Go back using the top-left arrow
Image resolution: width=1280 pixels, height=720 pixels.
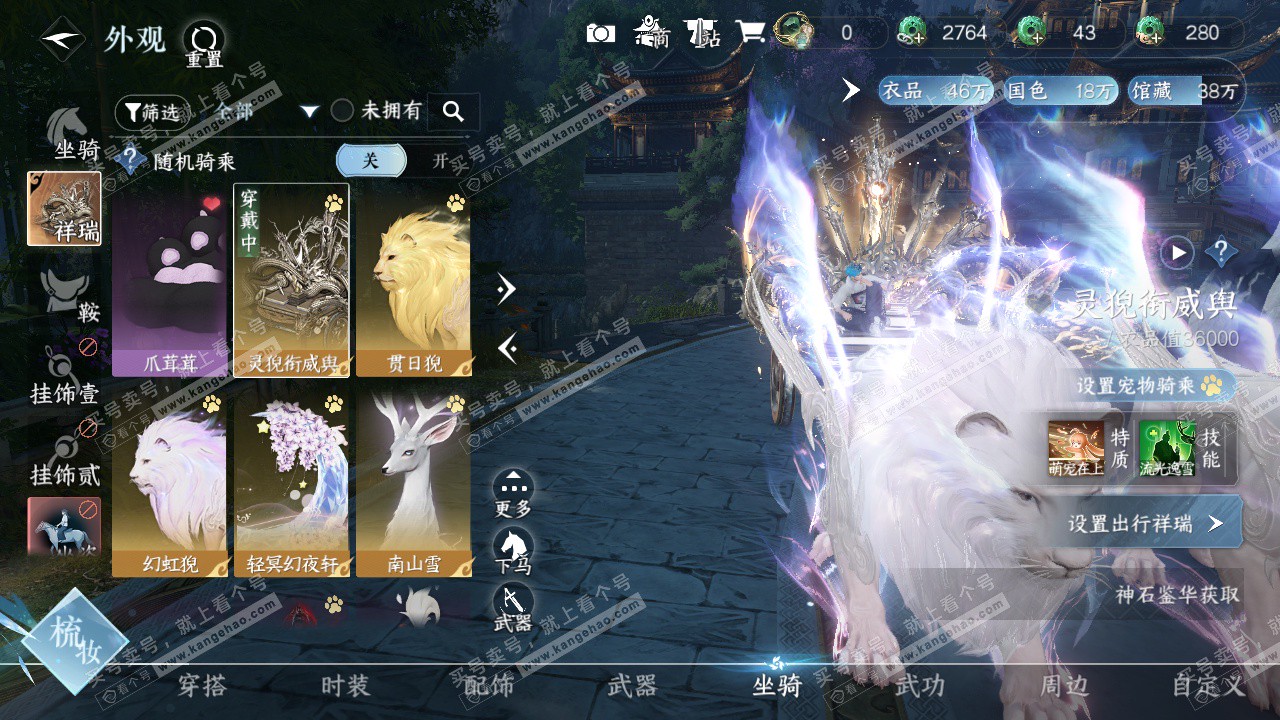click(x=62, y=40)
